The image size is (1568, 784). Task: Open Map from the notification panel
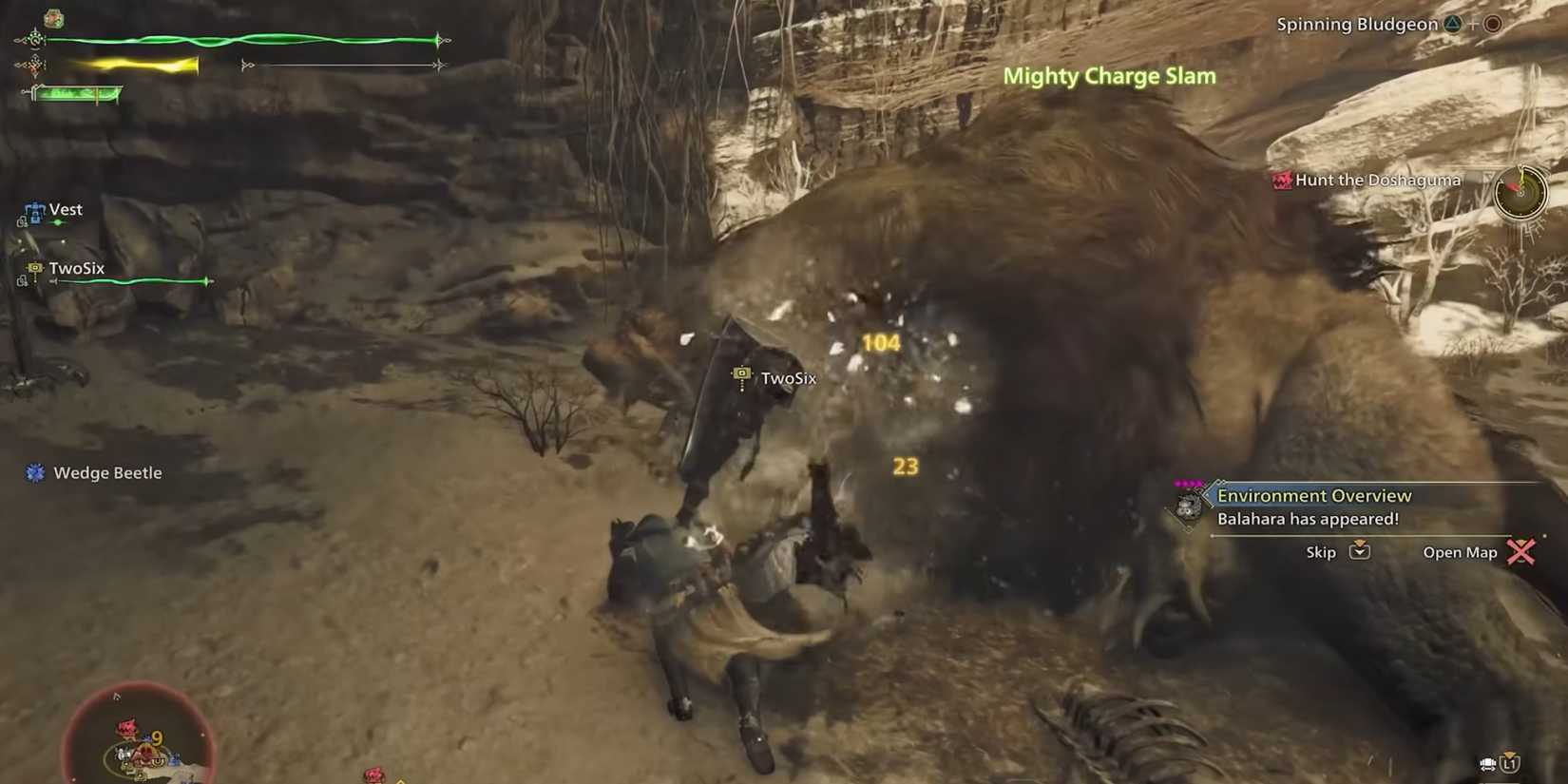click(1460, 551)
